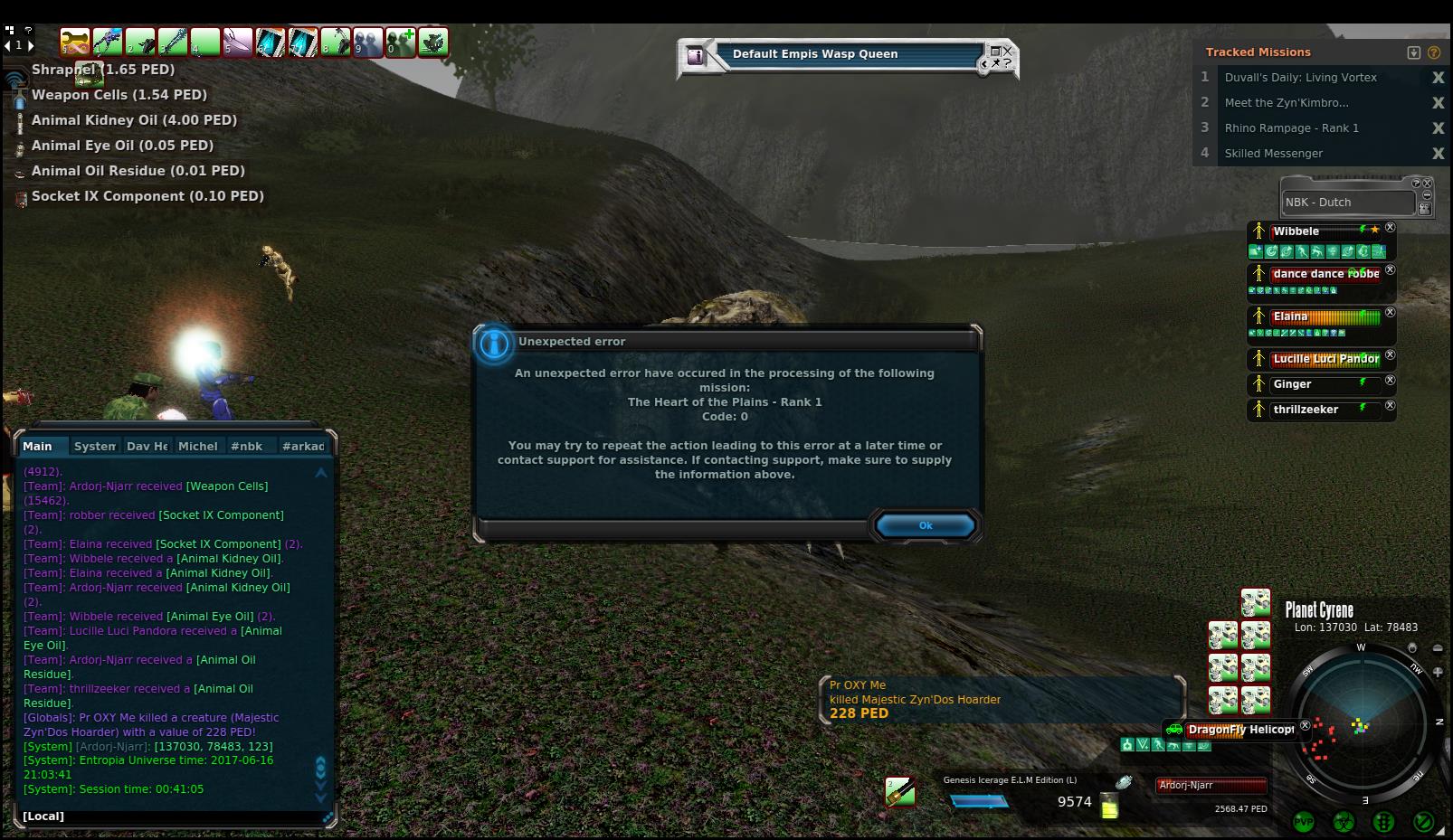Open the Meet the Zyn'Kimbro mission
Viewport: 1453px width, 840px height.
pyautogui.click(x=1286, y=103)
